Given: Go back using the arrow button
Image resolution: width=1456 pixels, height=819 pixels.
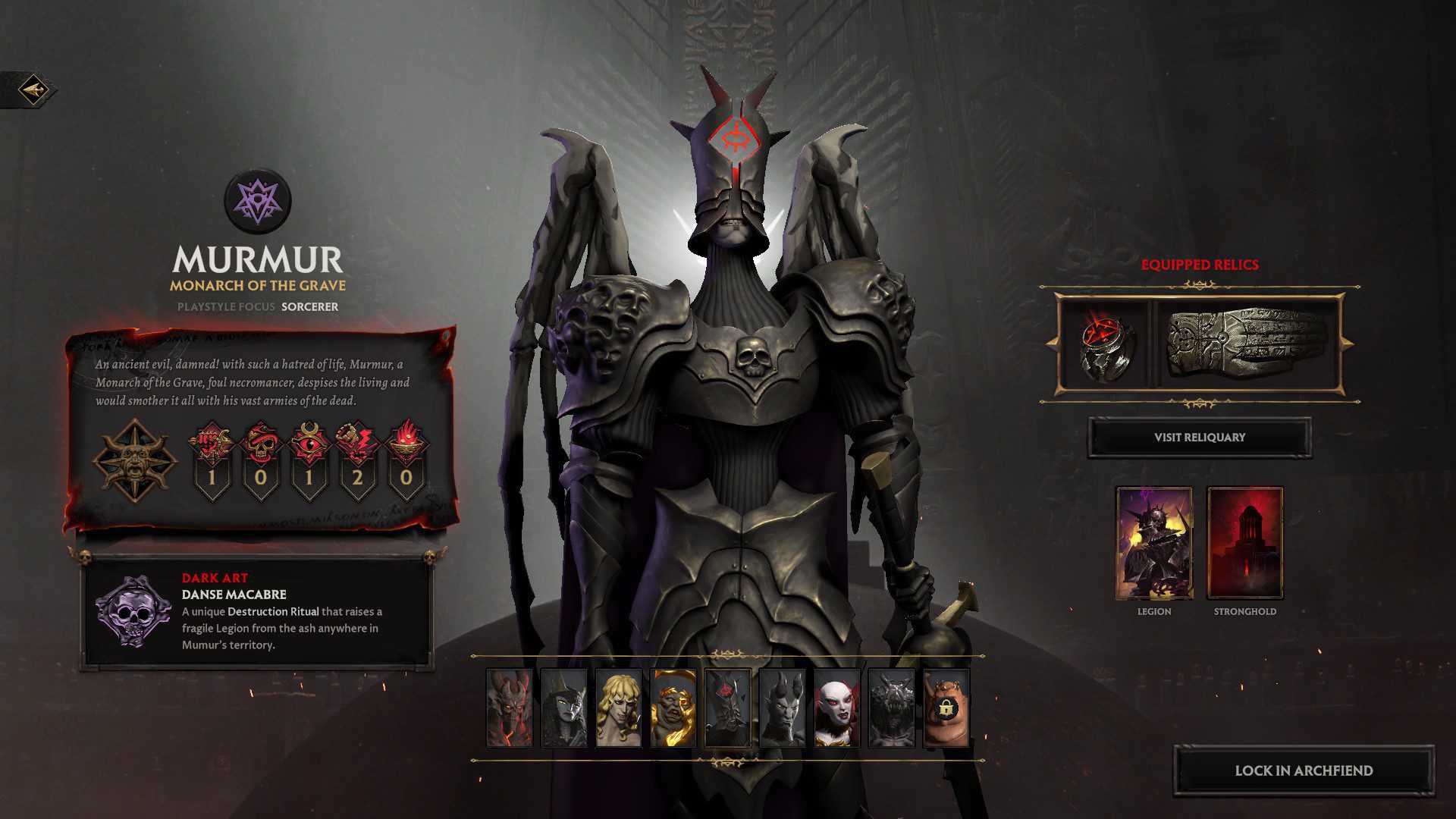Looking at the screenshot, I should pyautogui.click(x=33, y=90).
